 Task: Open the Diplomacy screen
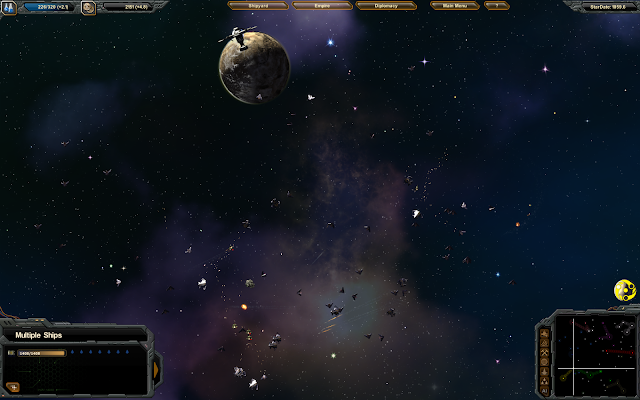386,6
